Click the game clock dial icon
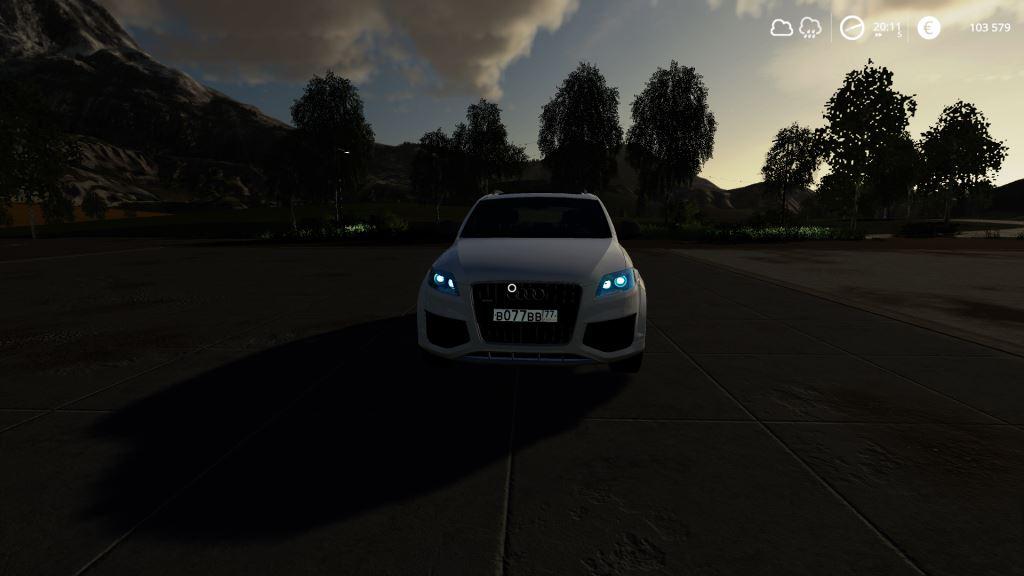The width and height of the screenshot is (1024, 576). 852,28
